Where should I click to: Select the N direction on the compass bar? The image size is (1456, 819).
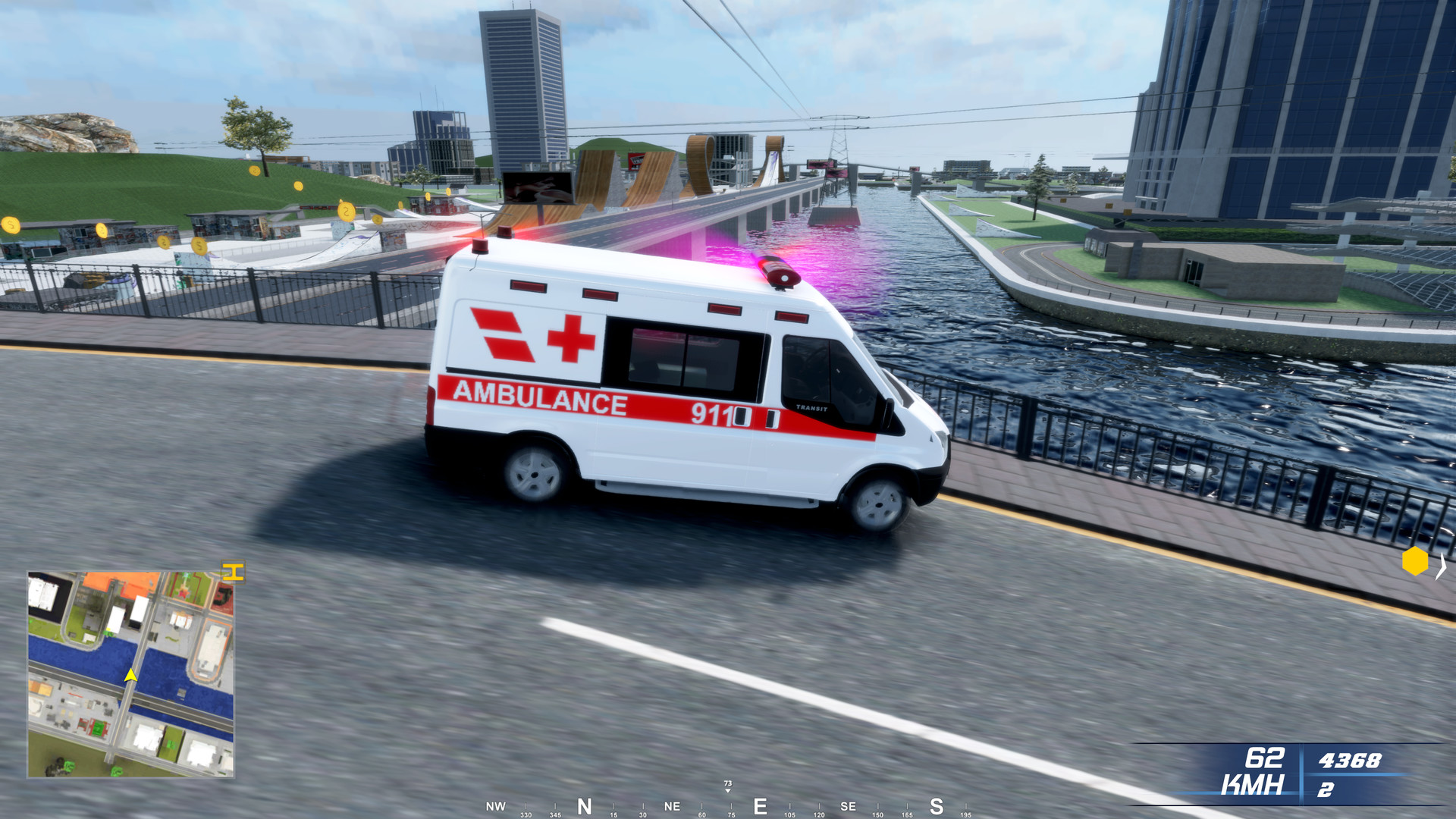583,806
